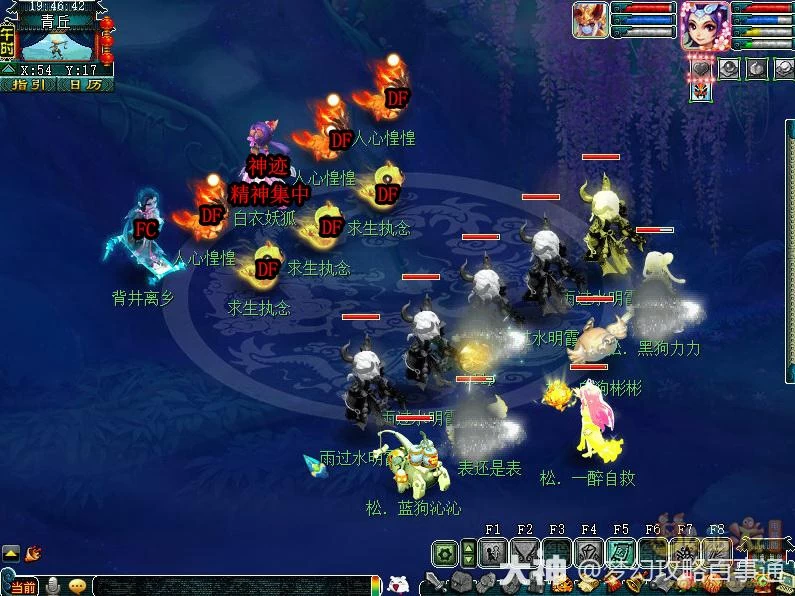Viewport: 795px width, 596px height.
Task: Expand the chat panel with yellow arrow
Action: point(10,552)
